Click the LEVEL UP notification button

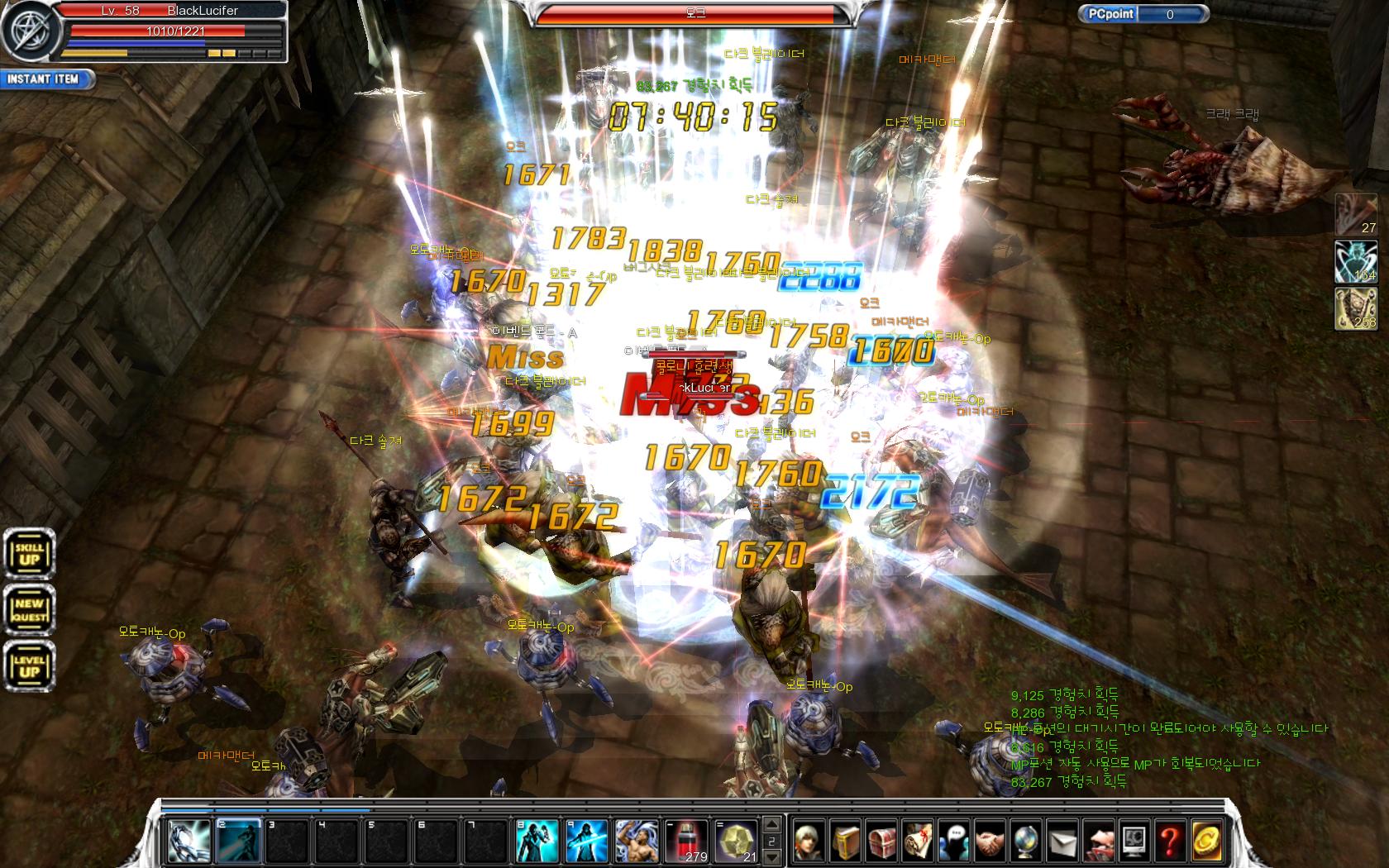click(x=30, y=666)
